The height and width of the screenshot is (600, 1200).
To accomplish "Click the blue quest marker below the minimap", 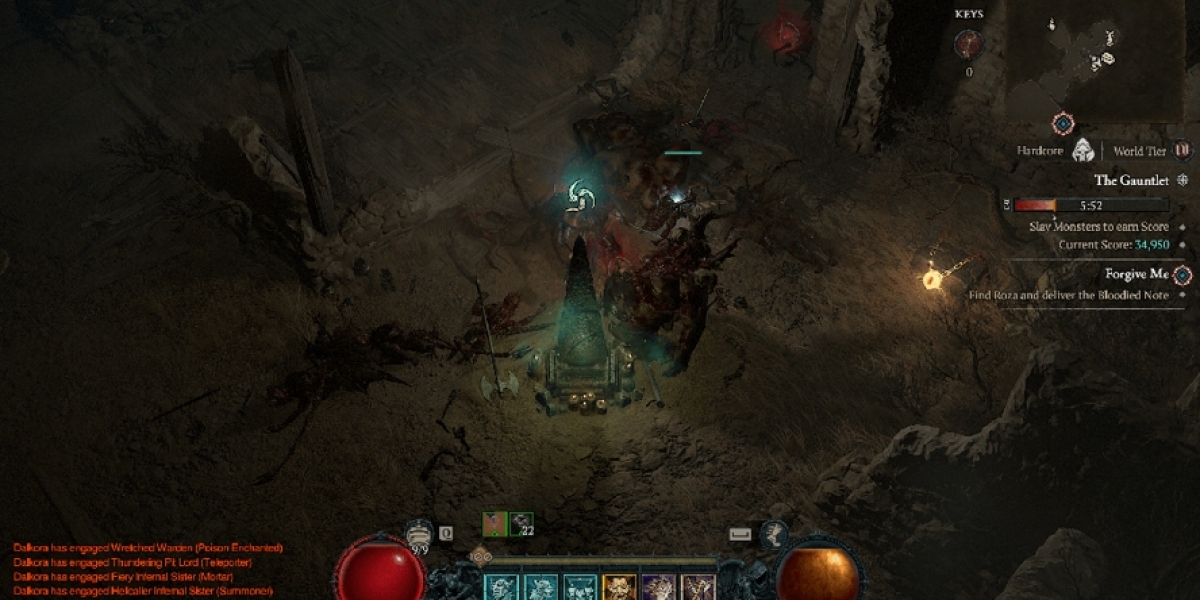I will pyautogui.click(x=1063, y=124).
